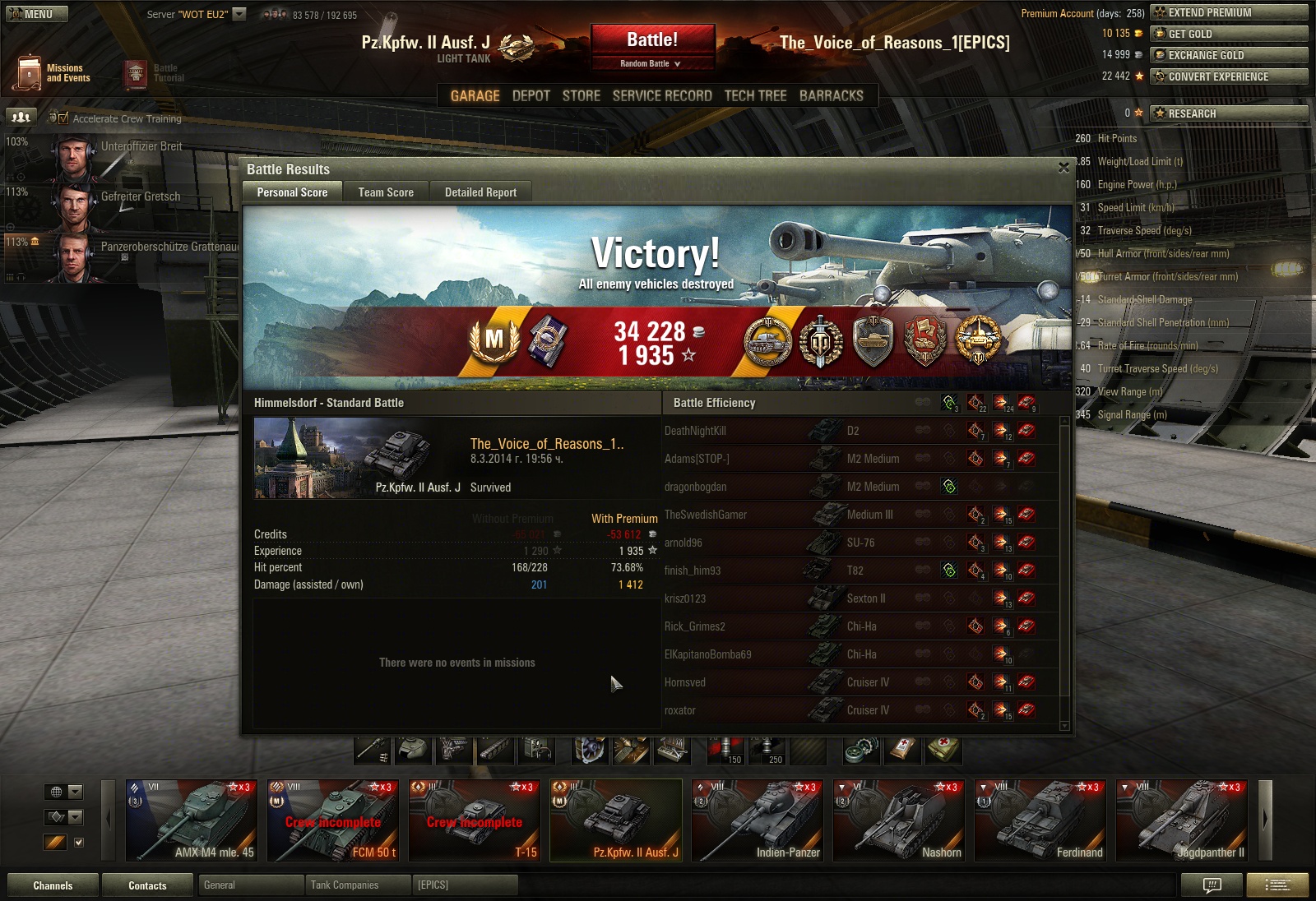The image size is (1316, 901).
Task: Visit the BARRACKS
Action: [831, 96]
